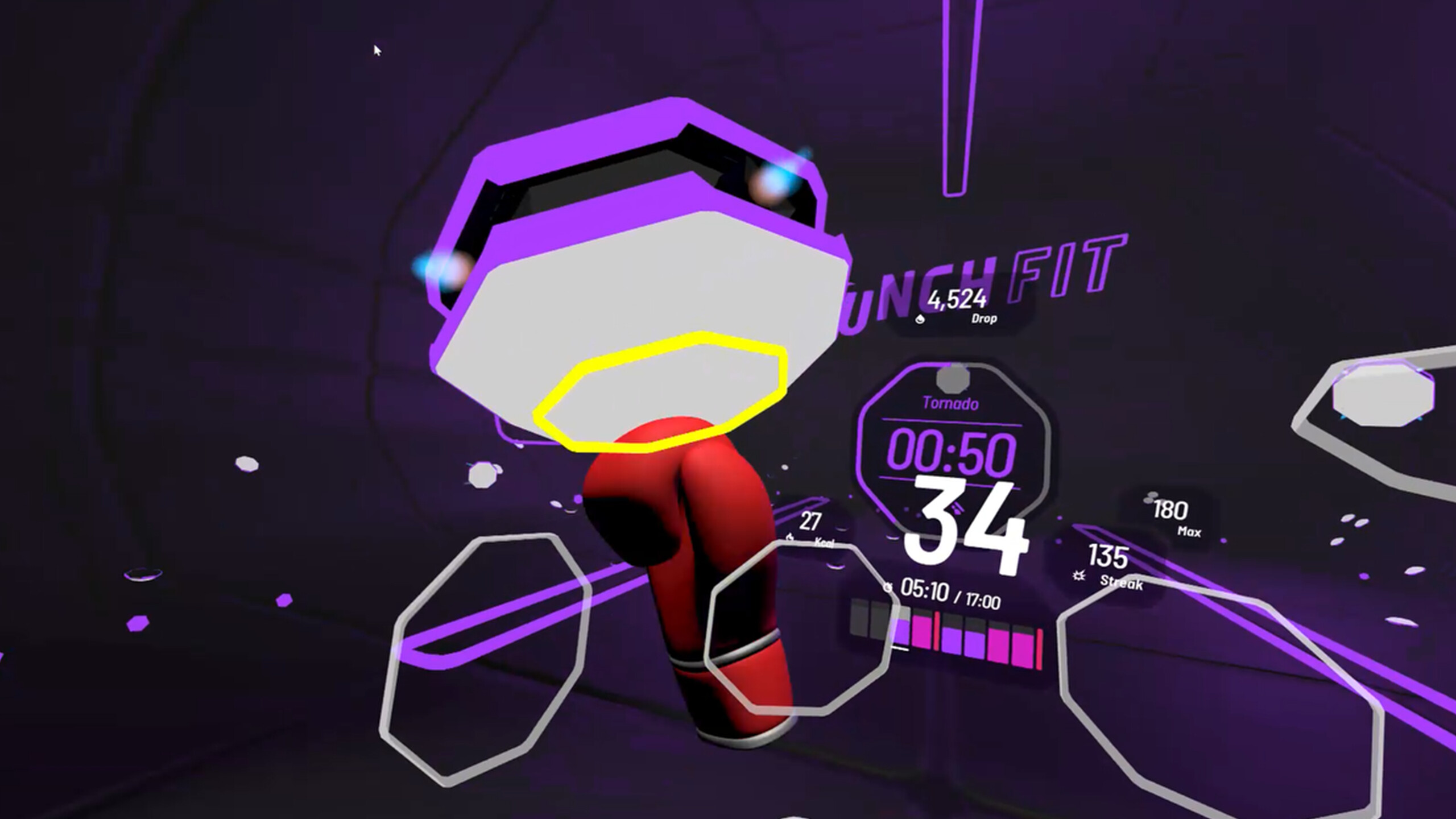Screen dimensions: 1456x819
Task: Click the water drop icon beside 4,524
Action: pos(920,320)
